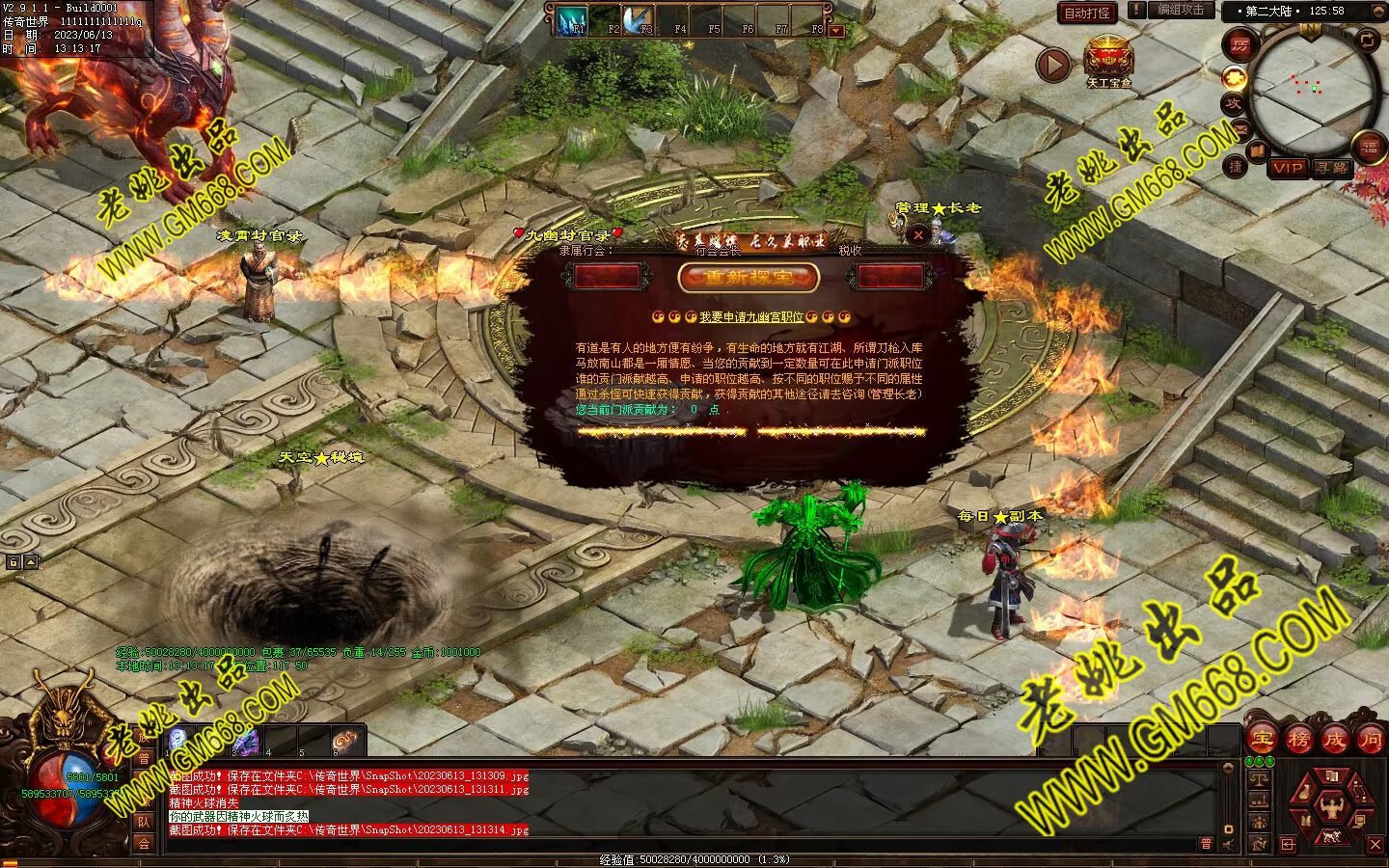1389x868 pixels.
Task: Select the 我要申请九幽宫职位 link
Action: point(750,317)
